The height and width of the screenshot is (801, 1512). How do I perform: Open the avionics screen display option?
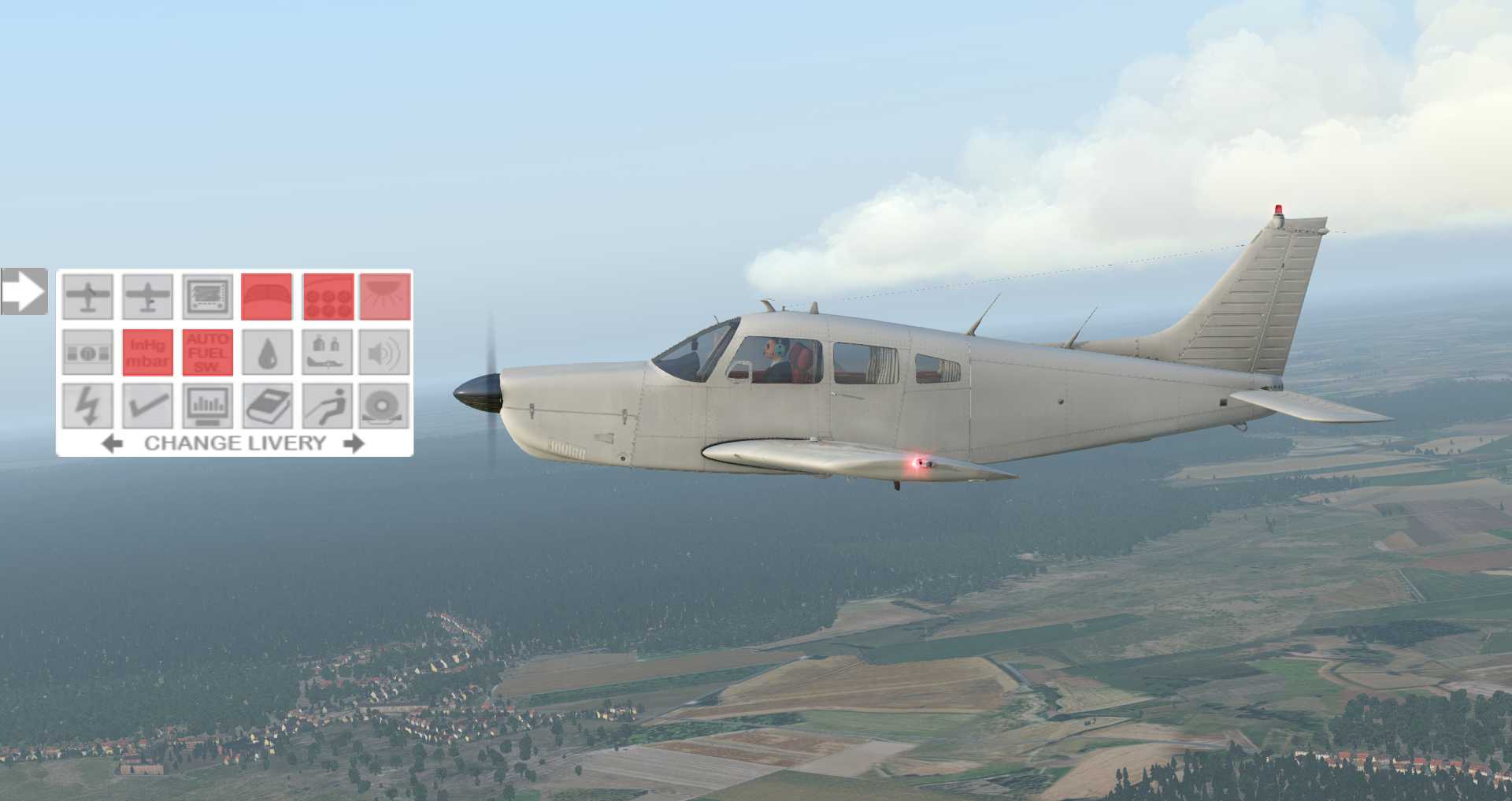click(x=208, y=296)
